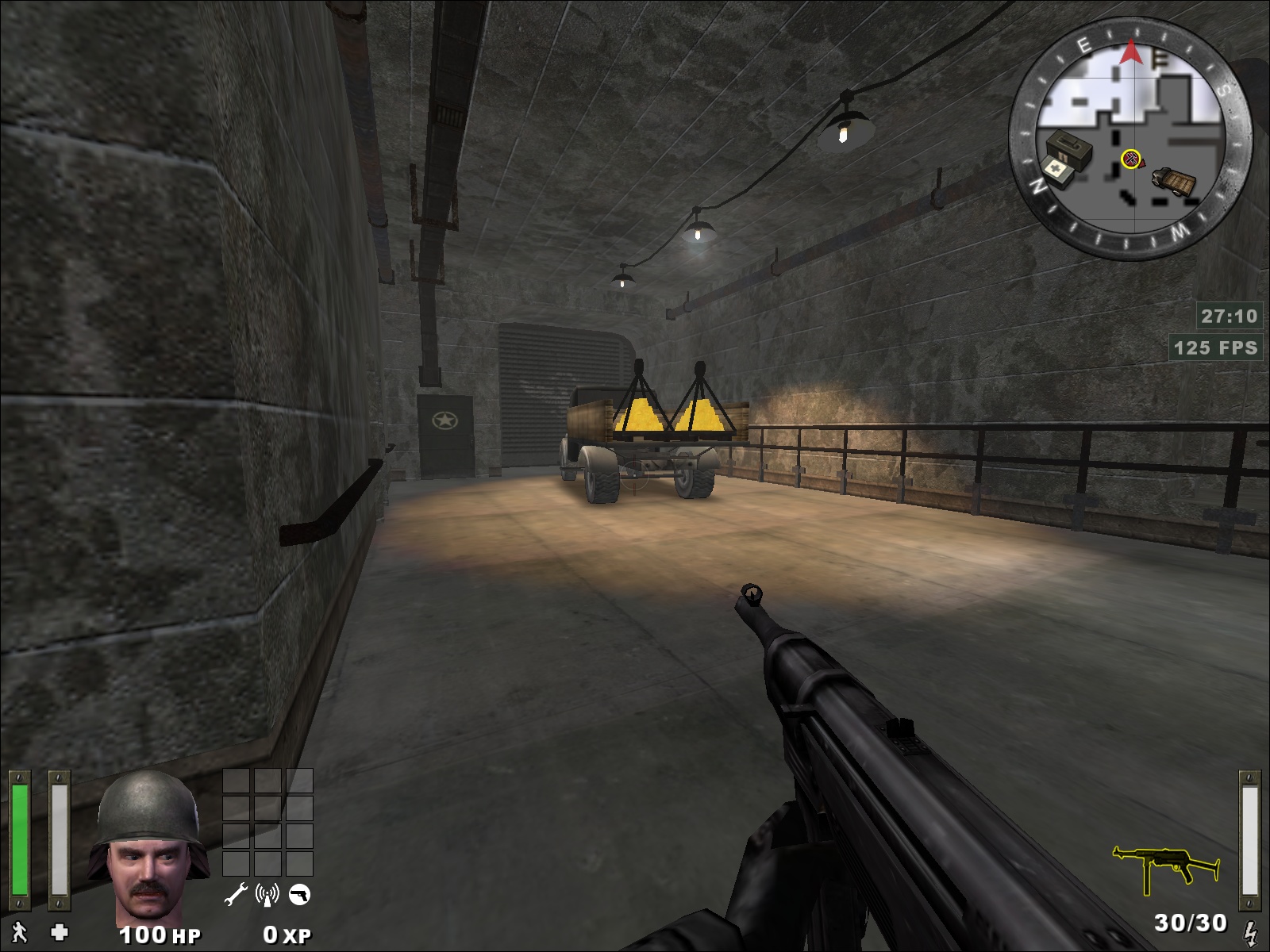Select the yellow-circled player marker on the minimap
This screenshot has height=952, width=1270.
pos(1130,159)
